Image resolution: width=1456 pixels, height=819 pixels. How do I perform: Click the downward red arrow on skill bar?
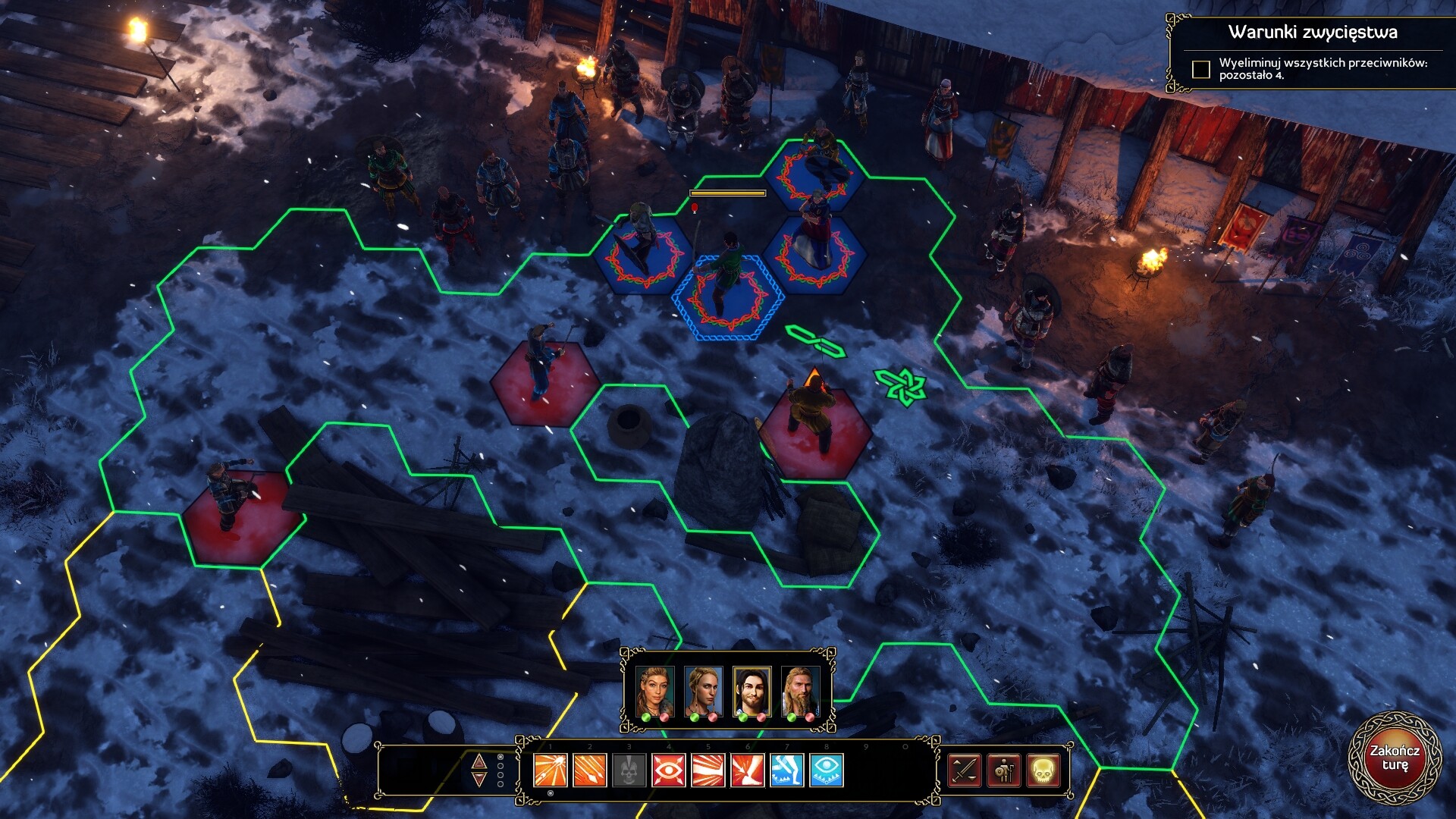click(479, 780)
